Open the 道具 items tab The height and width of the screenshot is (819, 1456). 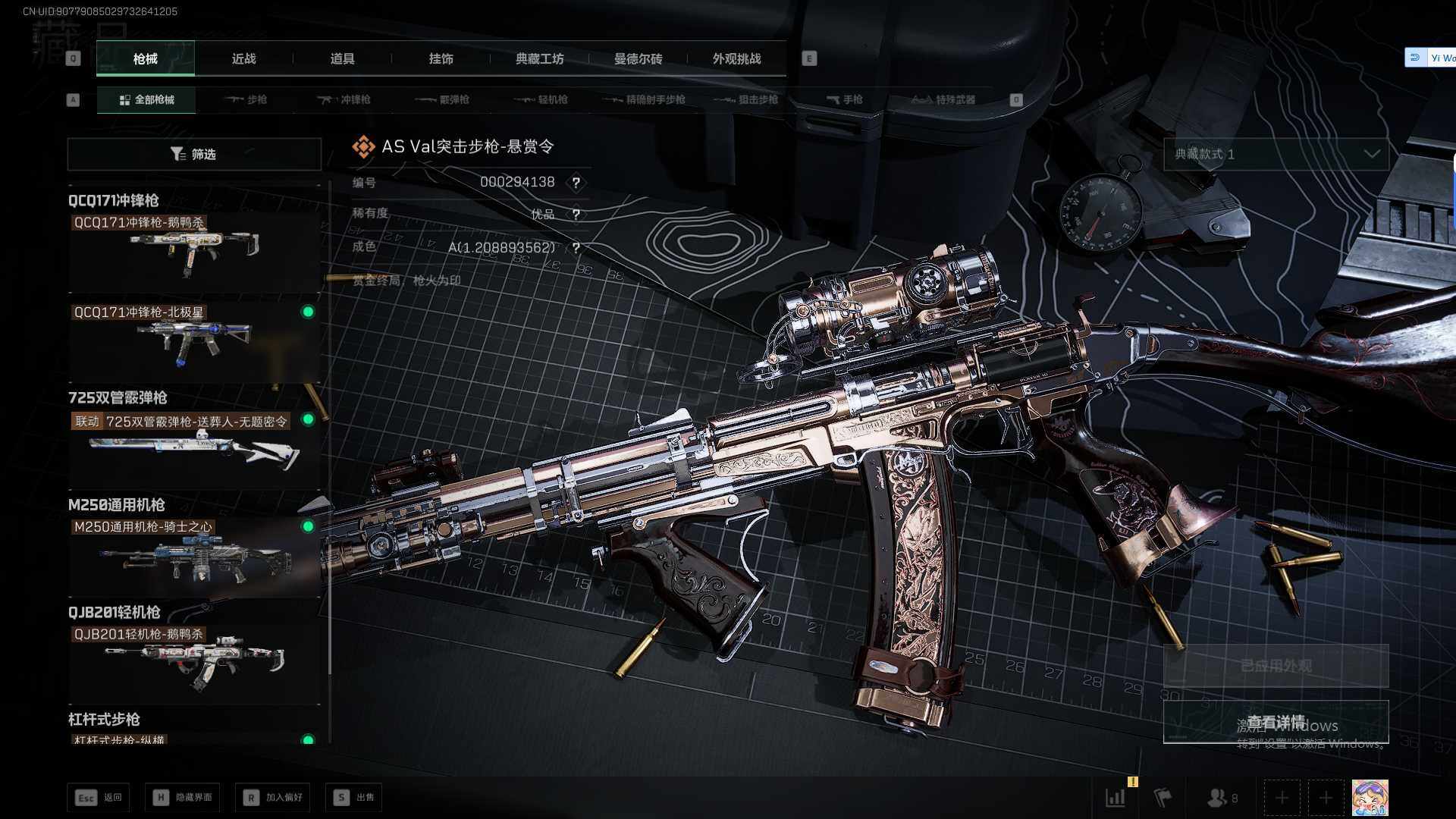click(342, 58)
